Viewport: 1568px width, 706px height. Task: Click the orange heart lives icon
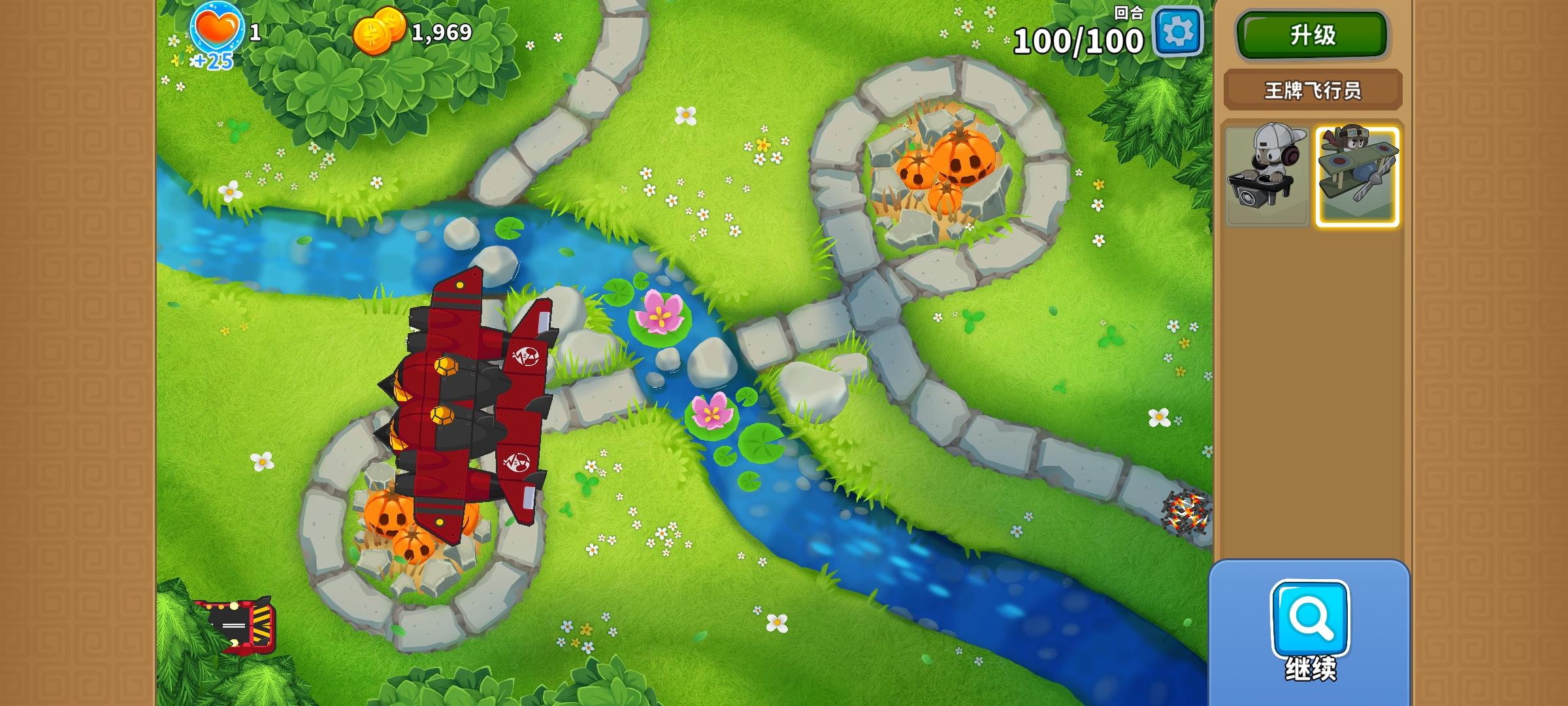(x=218, y=27)
